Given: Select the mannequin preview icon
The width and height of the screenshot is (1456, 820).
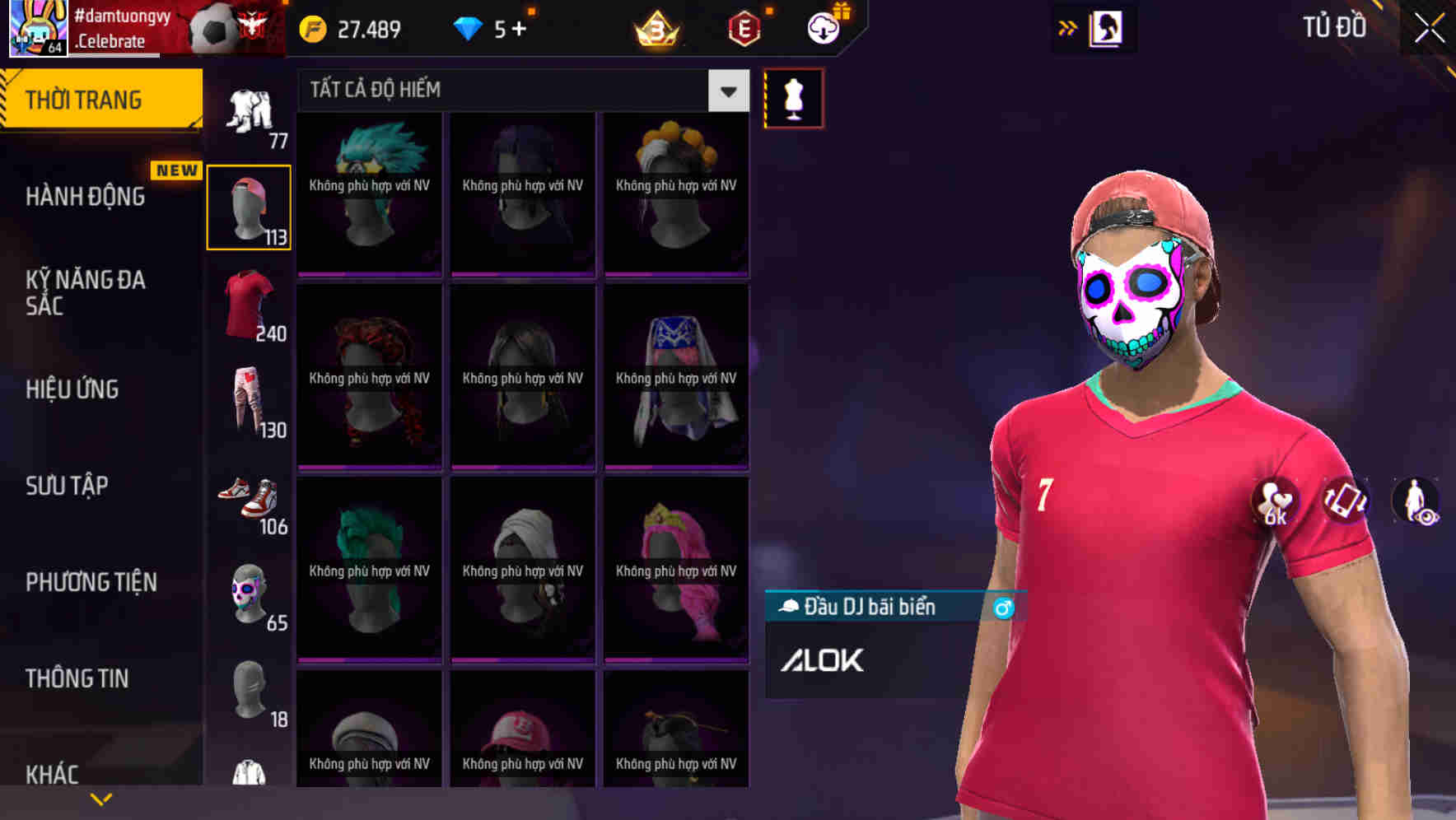Looking at the screenshot, I should 793,96.
